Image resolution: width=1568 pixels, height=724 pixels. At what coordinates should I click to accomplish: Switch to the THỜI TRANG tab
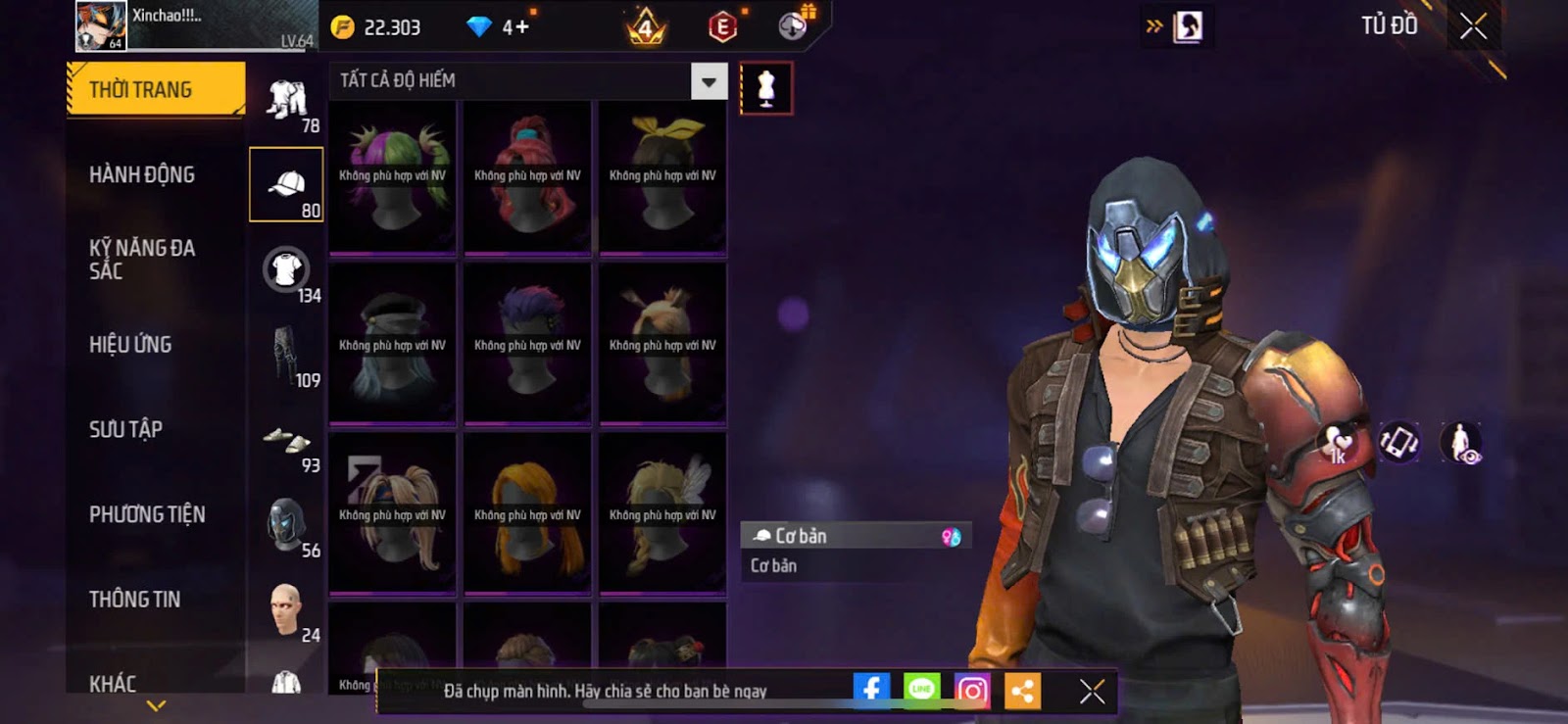coord(155,90)
